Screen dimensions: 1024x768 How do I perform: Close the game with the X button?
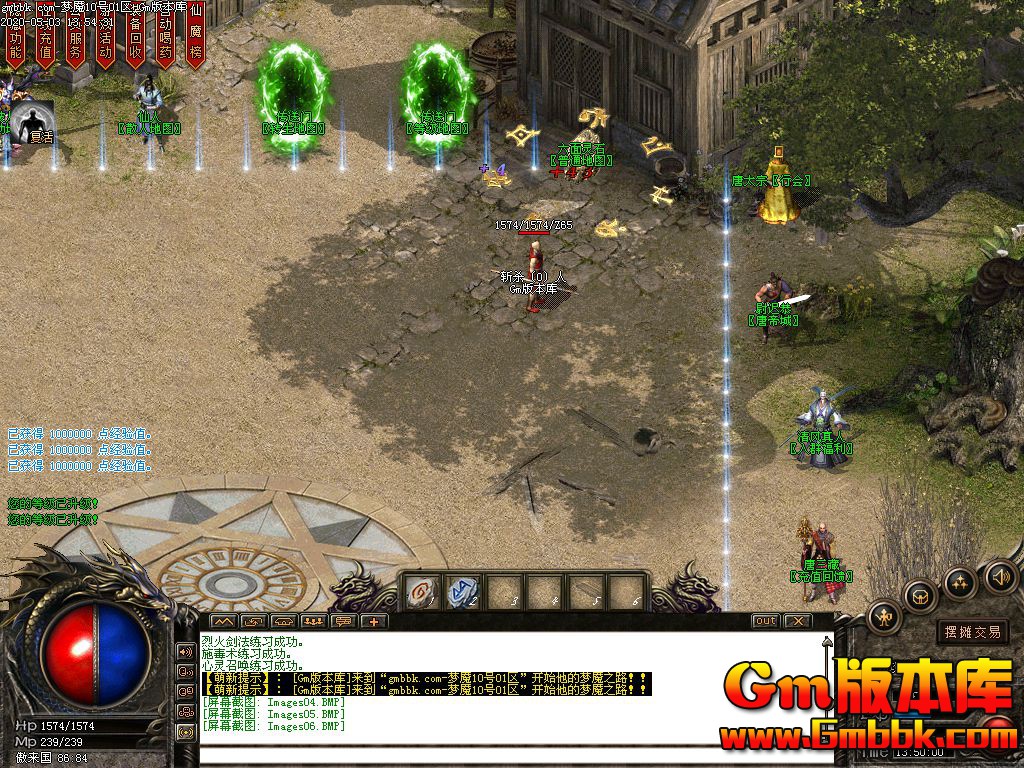[796, 621]
